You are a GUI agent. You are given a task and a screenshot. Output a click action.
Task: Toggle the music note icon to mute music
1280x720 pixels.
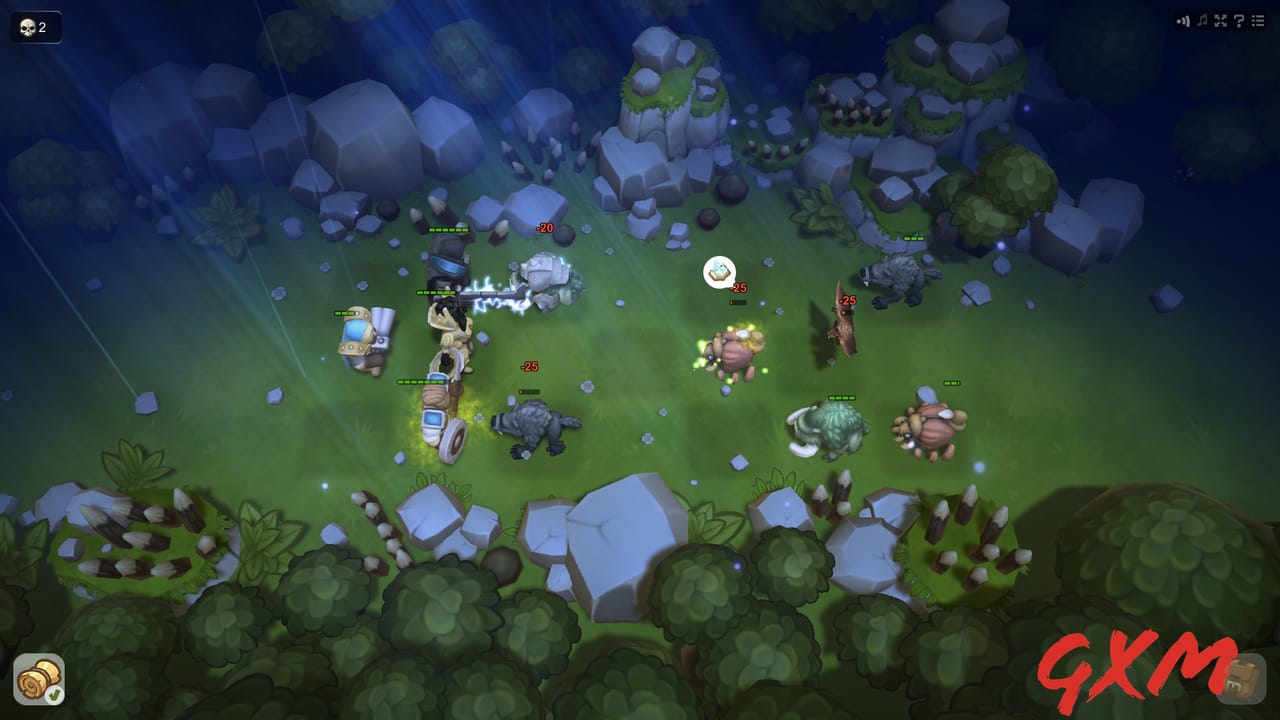[1203, 20]
